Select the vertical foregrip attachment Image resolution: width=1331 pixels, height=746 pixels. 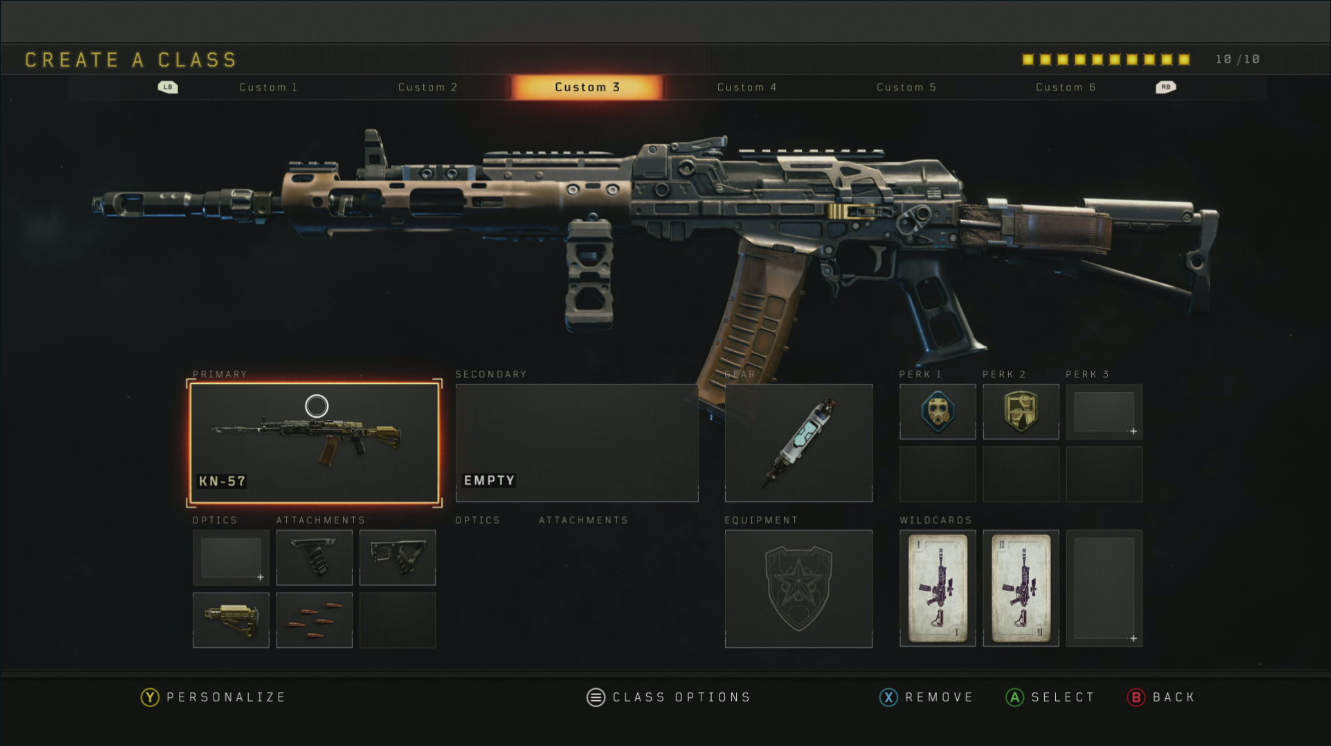[x=314, y=557]
